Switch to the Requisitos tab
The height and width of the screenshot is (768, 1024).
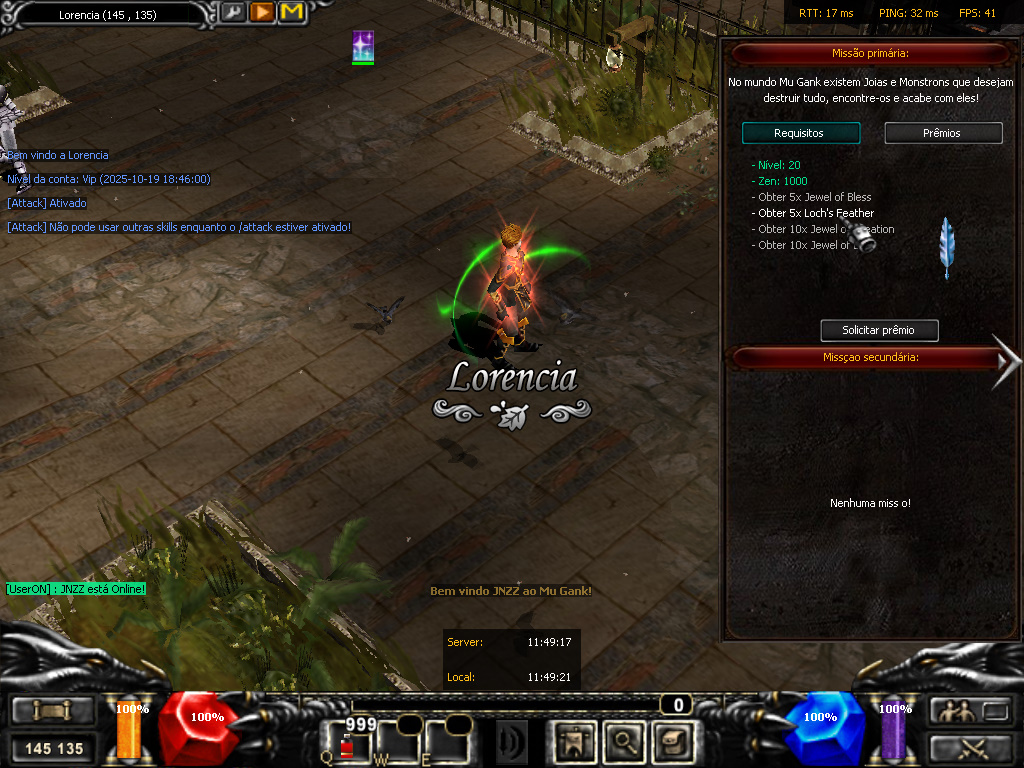[x=800, y=133]
